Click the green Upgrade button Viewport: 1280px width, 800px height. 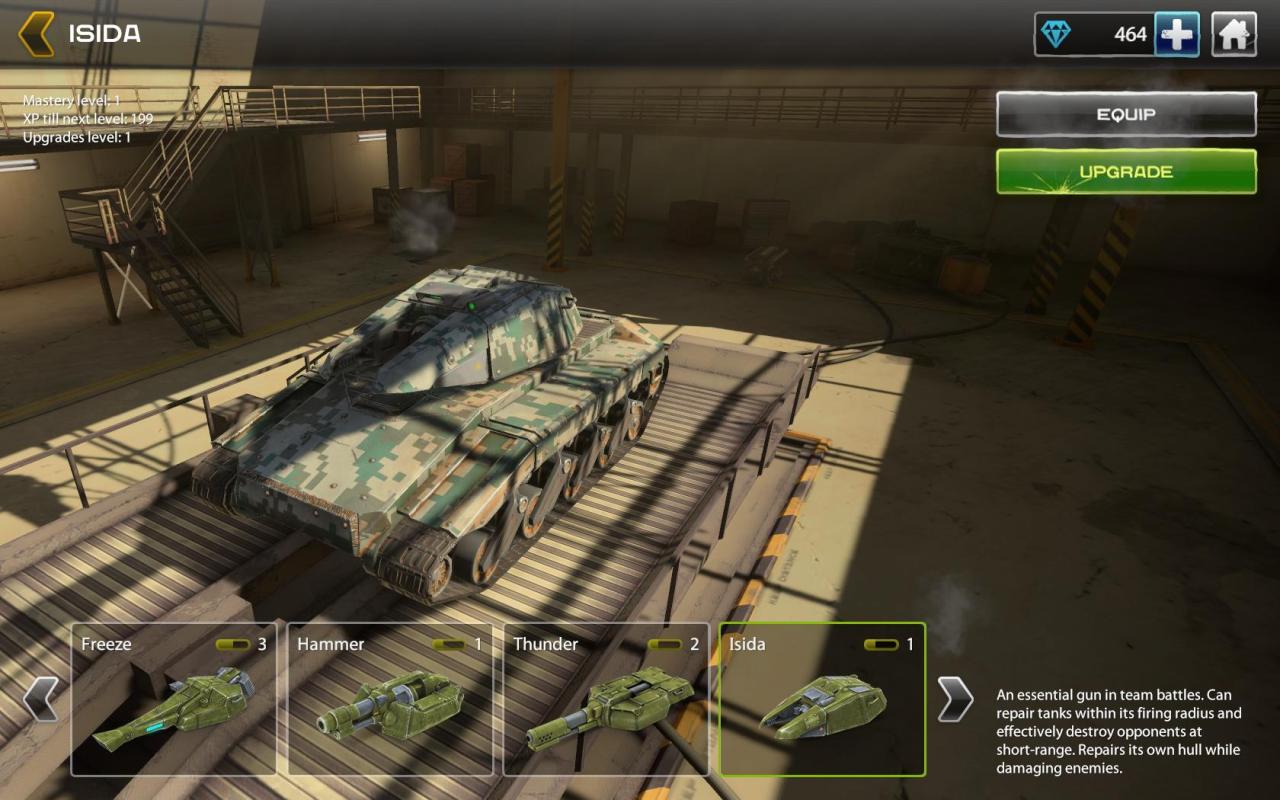(1126, 172)
